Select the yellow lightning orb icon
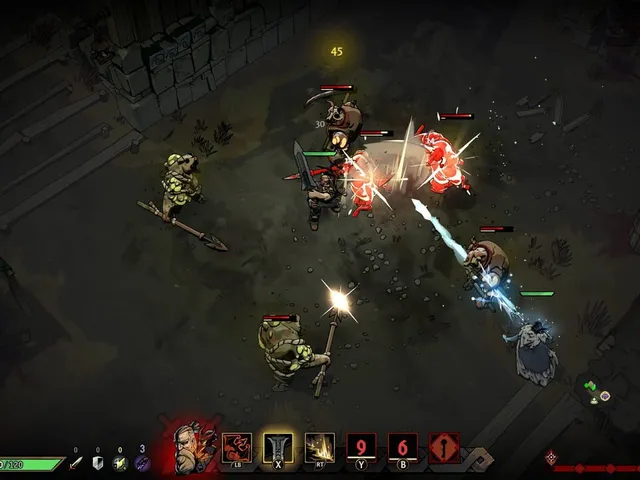This screenshot has width=640, height=480. click(x=119, y=463)
